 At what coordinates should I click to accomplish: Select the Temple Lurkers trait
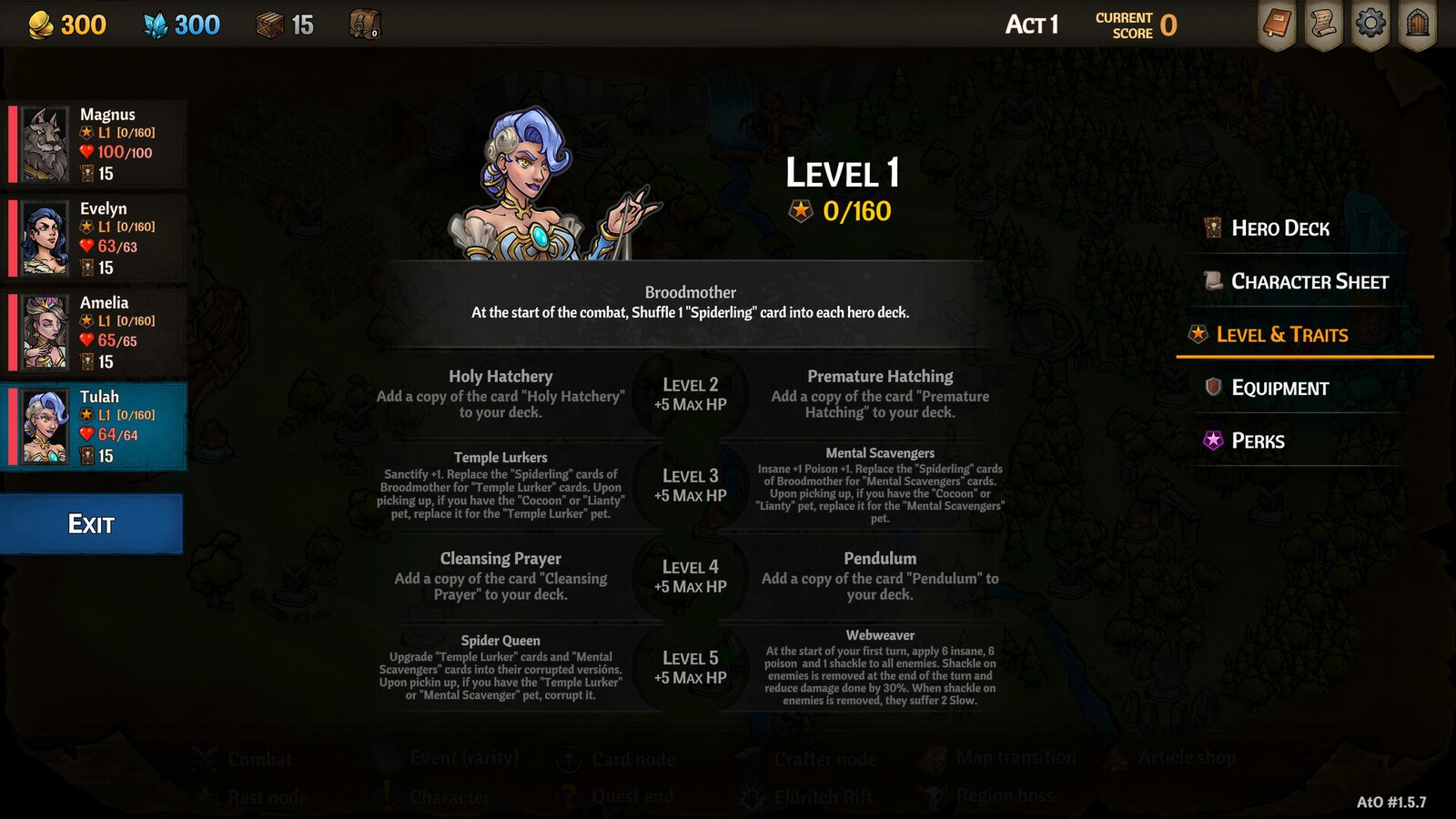tap(500, 485)
